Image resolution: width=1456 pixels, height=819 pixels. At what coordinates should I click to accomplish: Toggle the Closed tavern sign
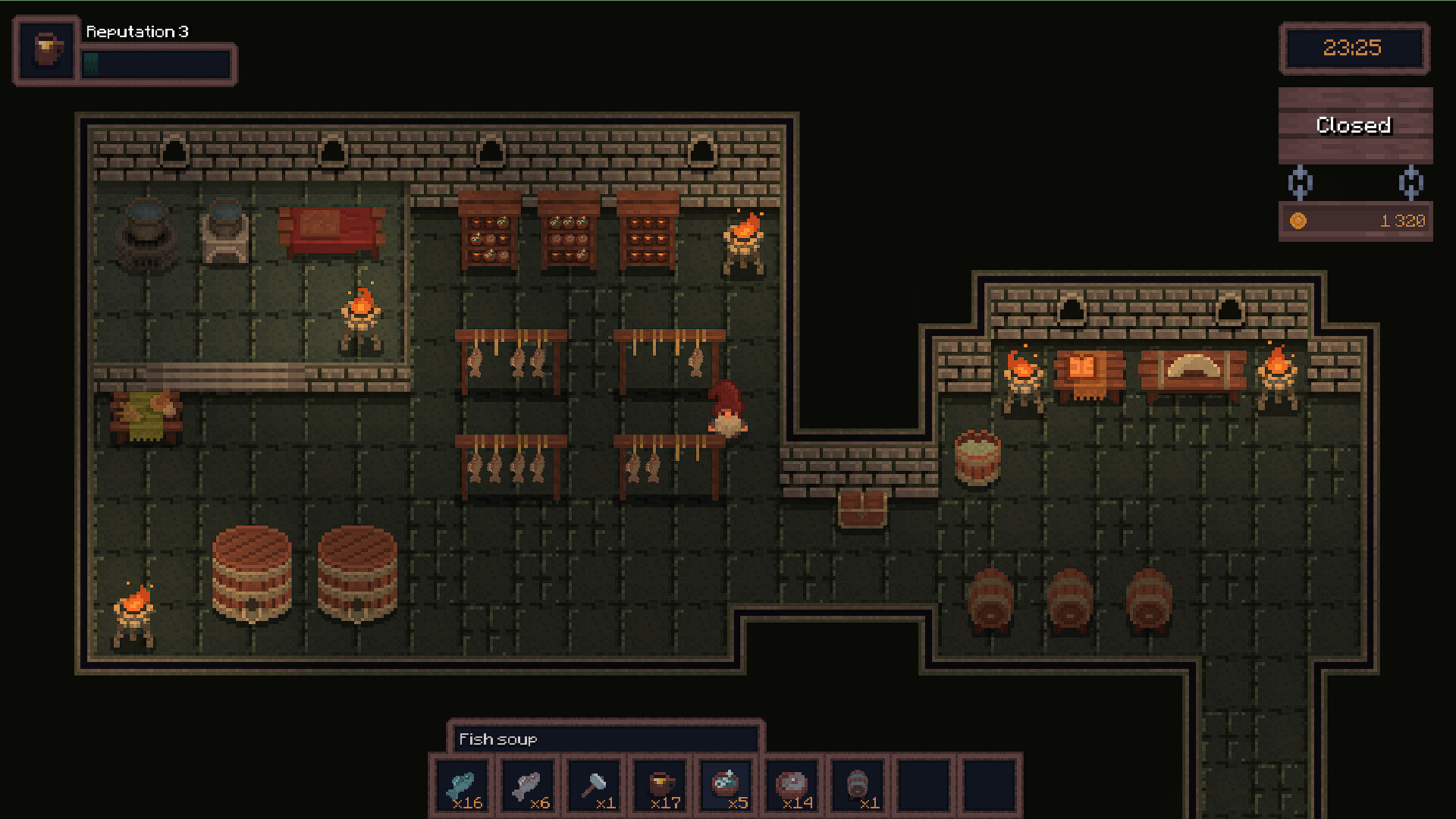point(1354,125)
